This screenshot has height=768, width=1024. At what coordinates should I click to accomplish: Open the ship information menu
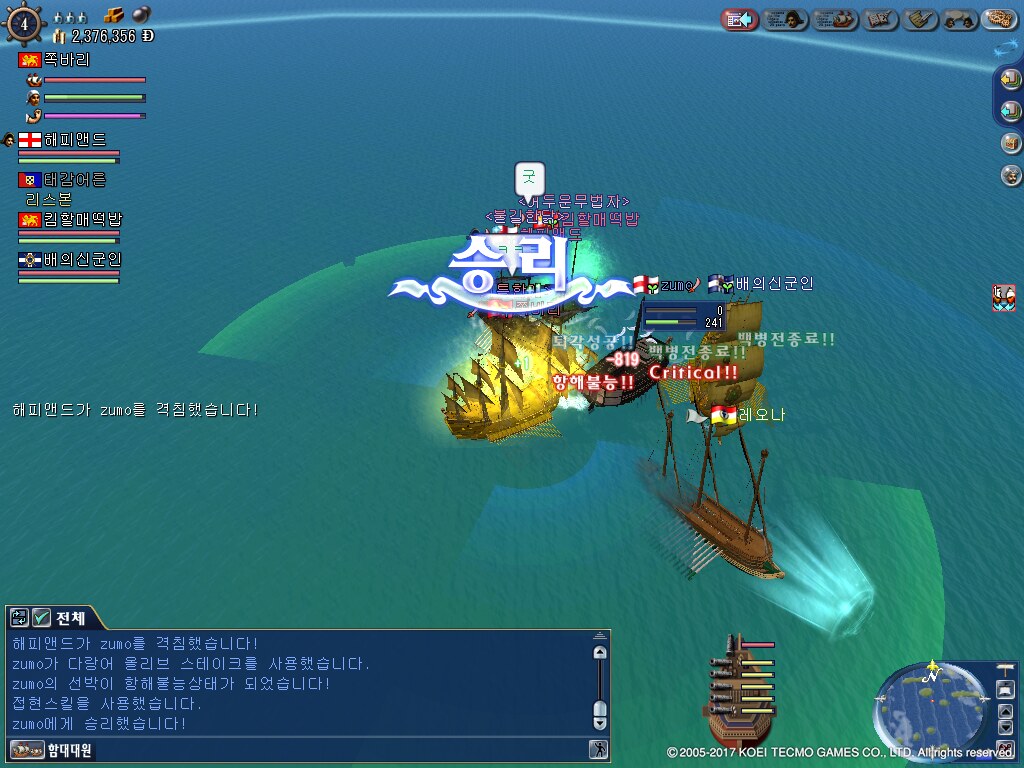coord(835,19)
